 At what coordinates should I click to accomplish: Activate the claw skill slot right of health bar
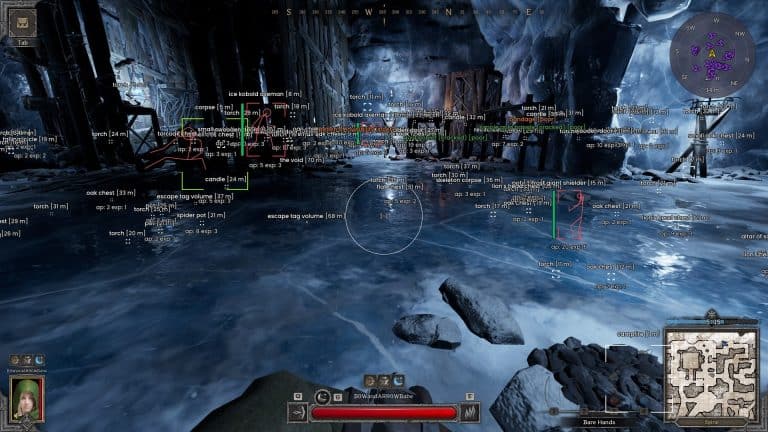tap(472, 411)
